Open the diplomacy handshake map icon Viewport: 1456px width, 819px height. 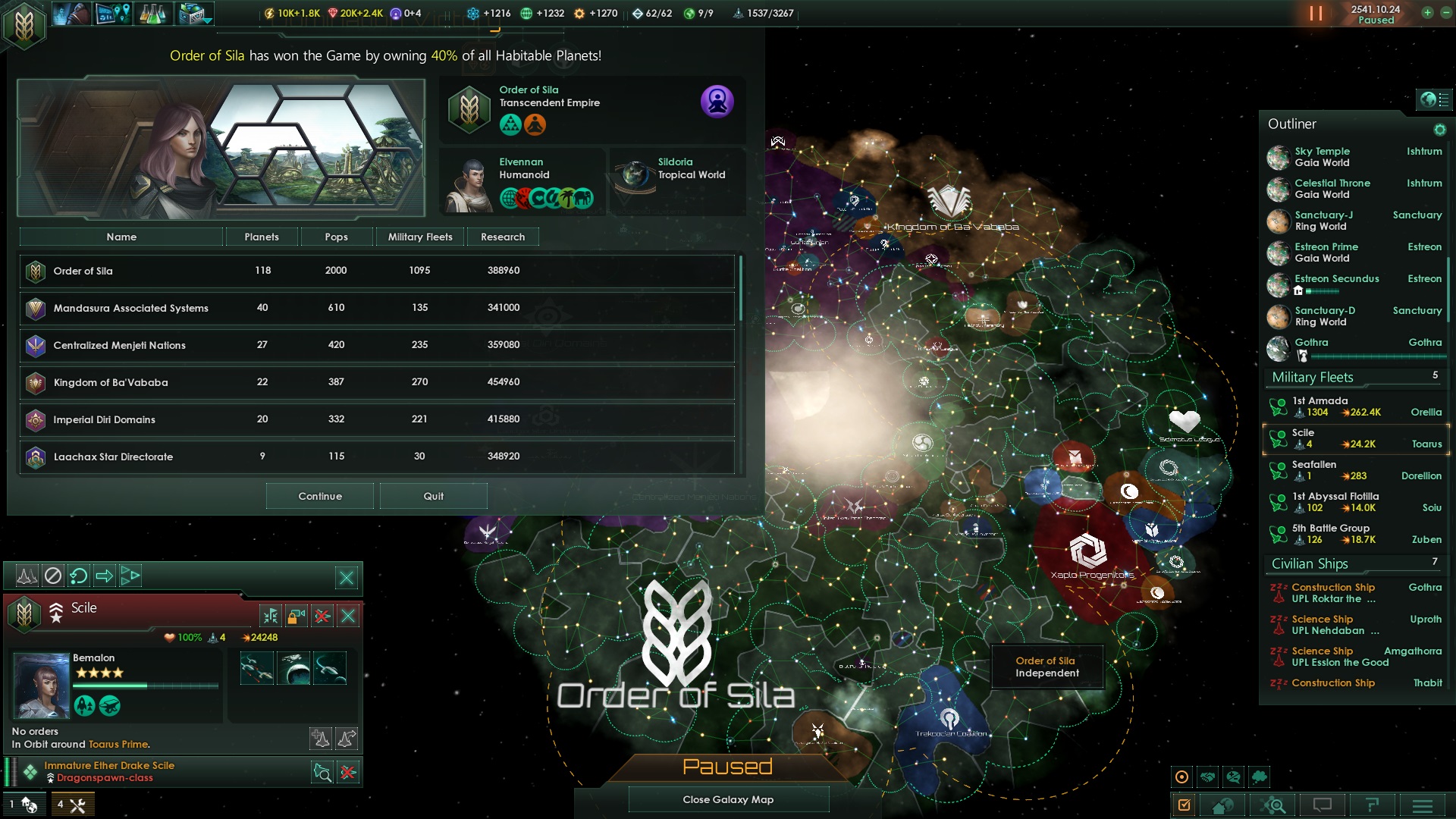pyautogui.click(x=1209, y=778)
